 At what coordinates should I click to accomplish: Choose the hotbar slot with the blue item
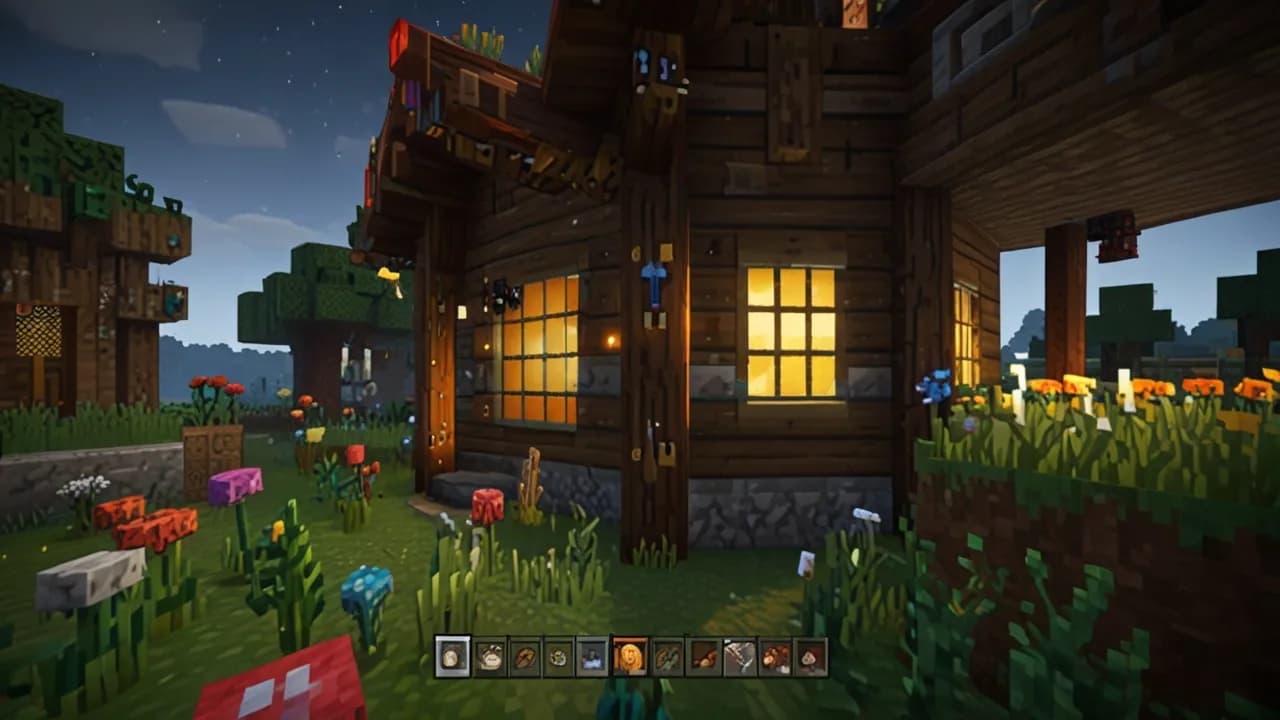pyautogui.click(x=592, y=657)
